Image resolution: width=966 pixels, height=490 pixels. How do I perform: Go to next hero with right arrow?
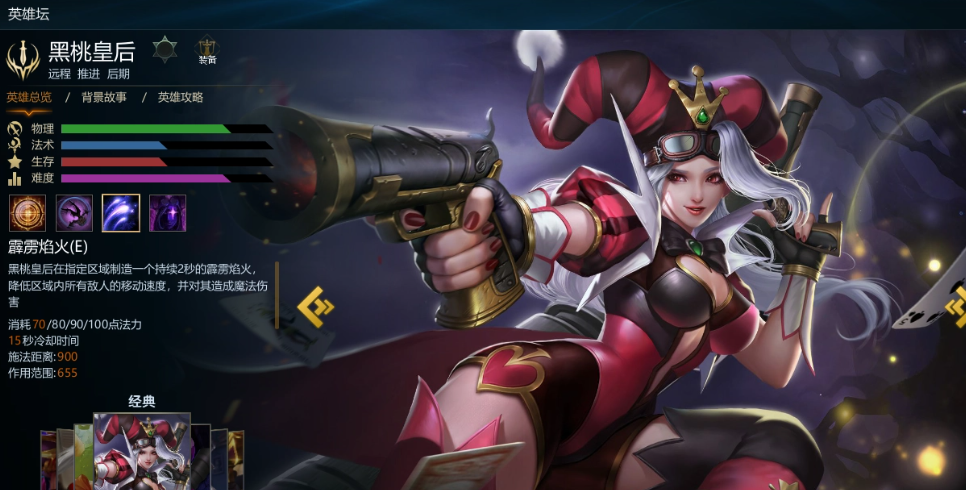pos(956,307)
